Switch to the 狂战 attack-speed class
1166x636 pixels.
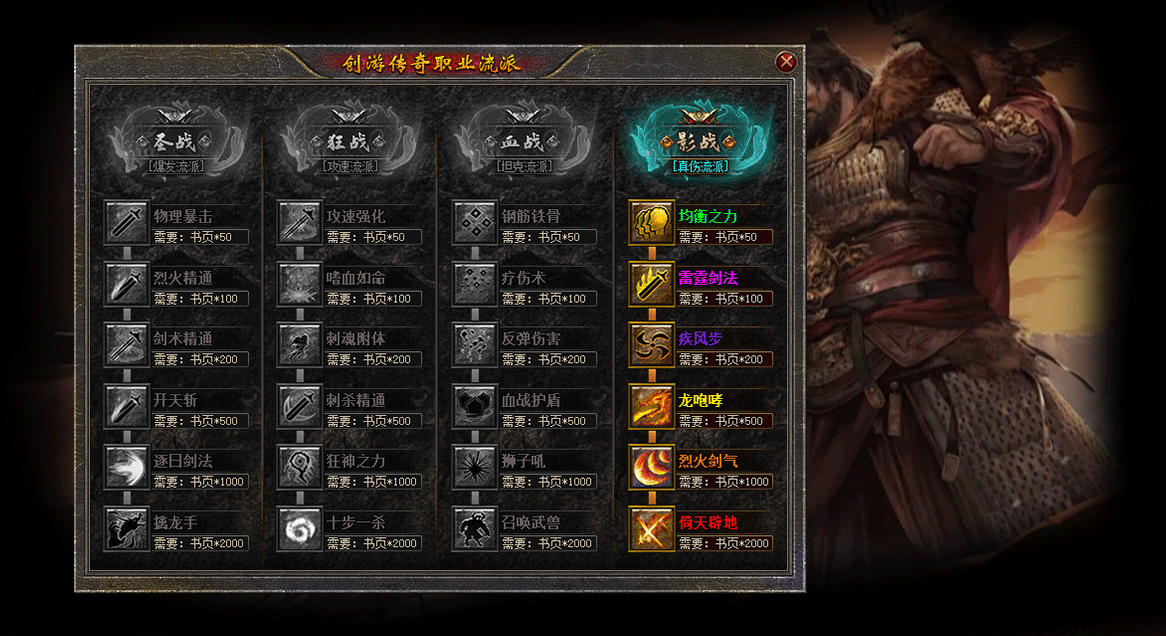350,141
